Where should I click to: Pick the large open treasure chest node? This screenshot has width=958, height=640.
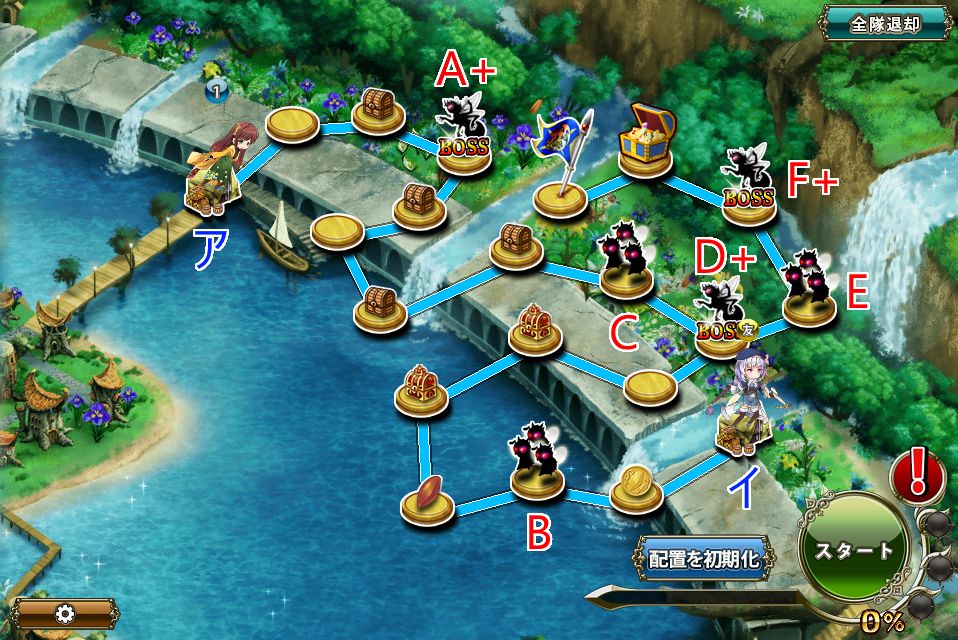point(648,148)
